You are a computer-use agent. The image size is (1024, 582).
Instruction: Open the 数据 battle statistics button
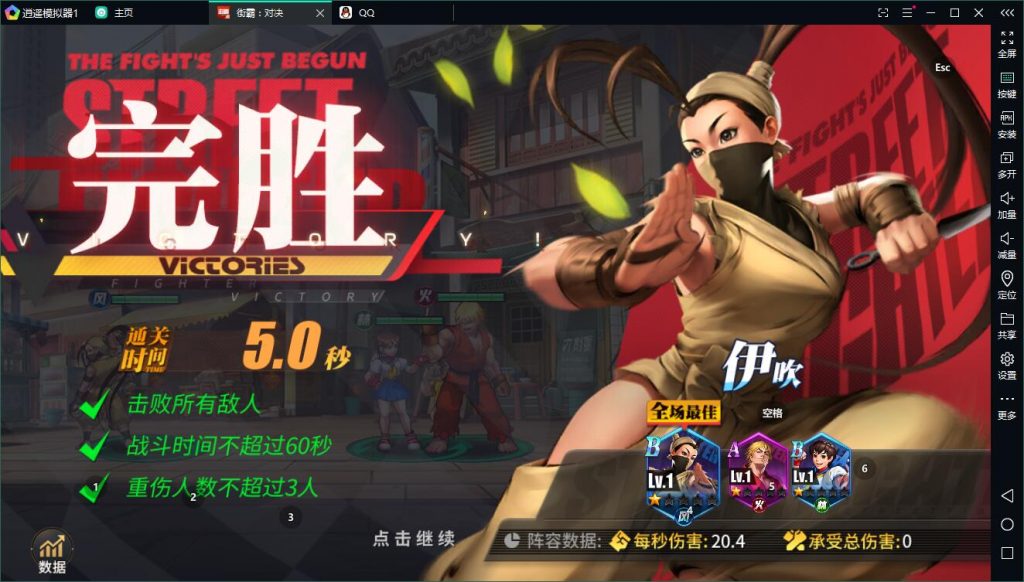tap(52, 552)
